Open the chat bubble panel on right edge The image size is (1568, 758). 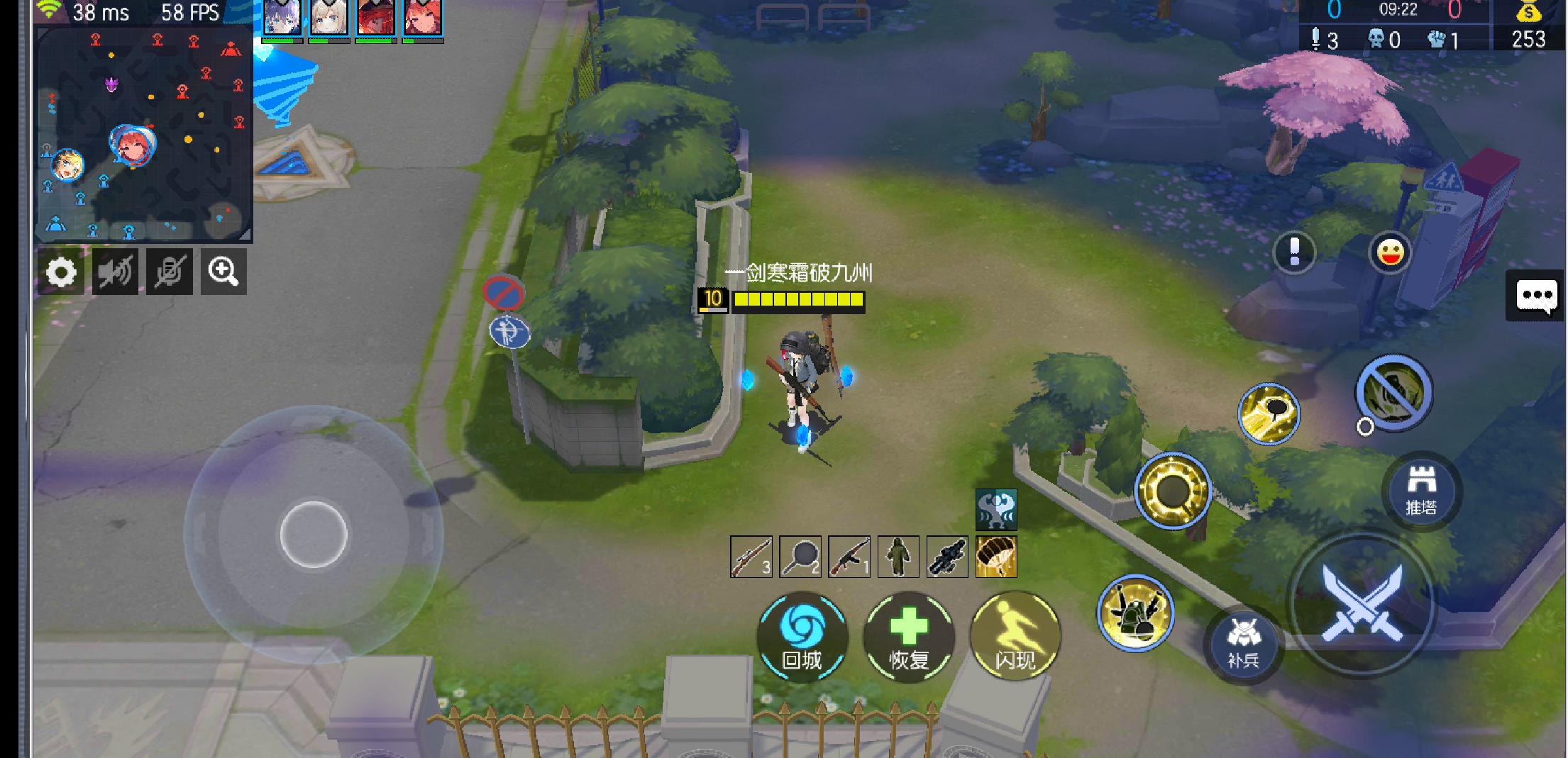click(1537, 296)
